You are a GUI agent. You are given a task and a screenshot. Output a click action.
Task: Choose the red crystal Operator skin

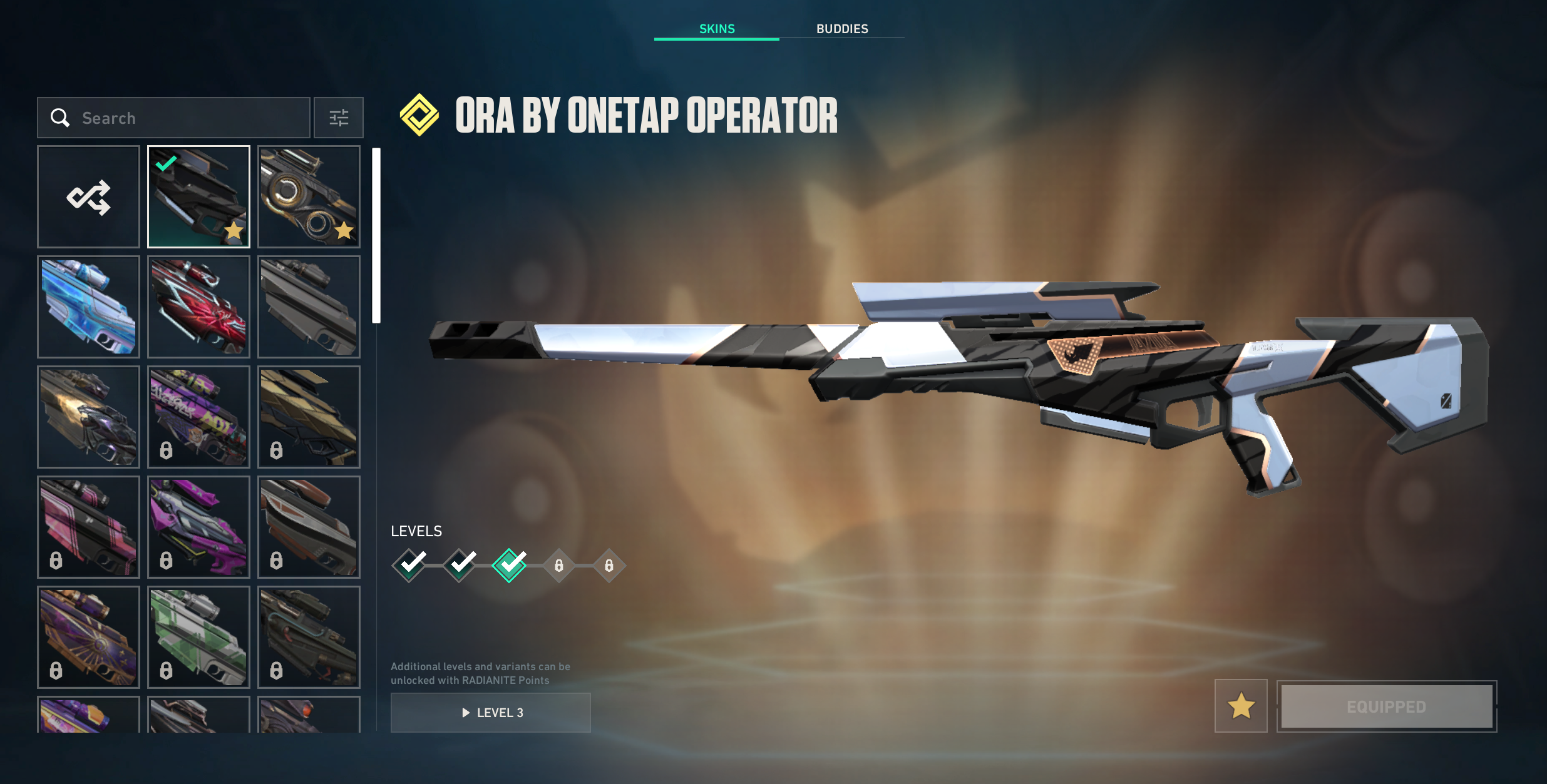point(198,307)
